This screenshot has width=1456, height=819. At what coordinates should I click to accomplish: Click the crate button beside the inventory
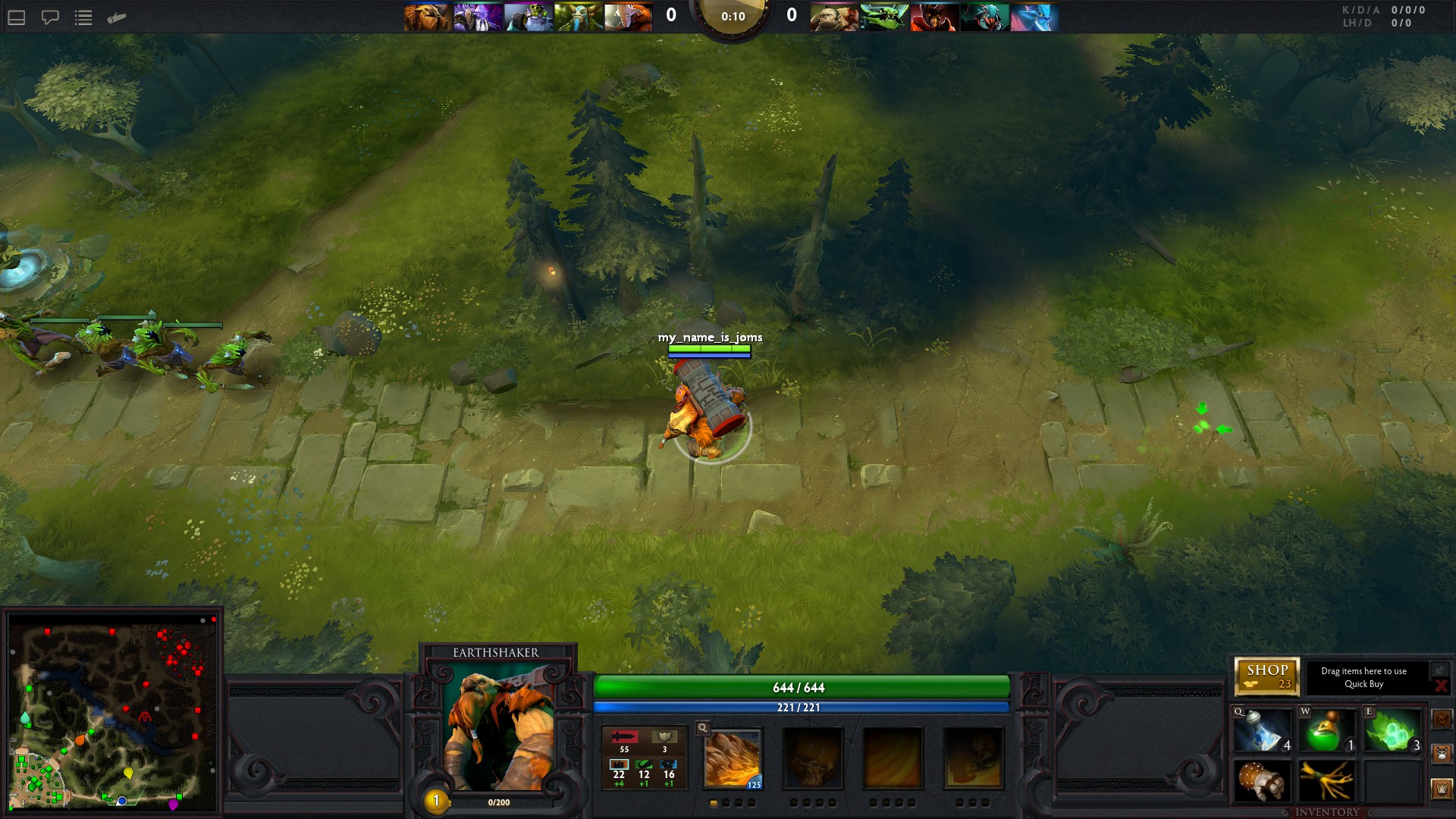pyautogui.click(x=1442, y=718)
